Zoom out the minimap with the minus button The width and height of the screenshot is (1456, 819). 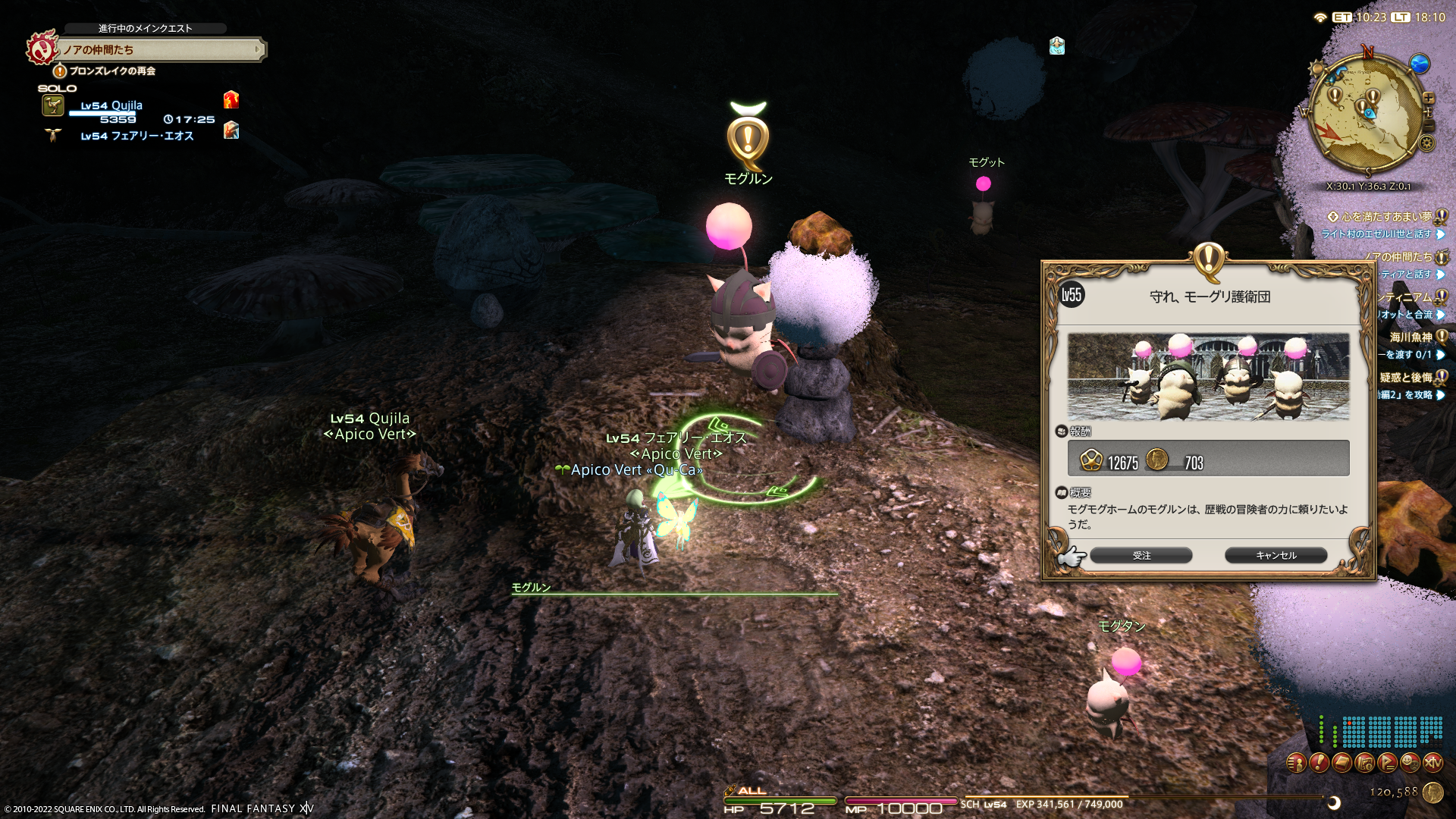point(1429,125)
